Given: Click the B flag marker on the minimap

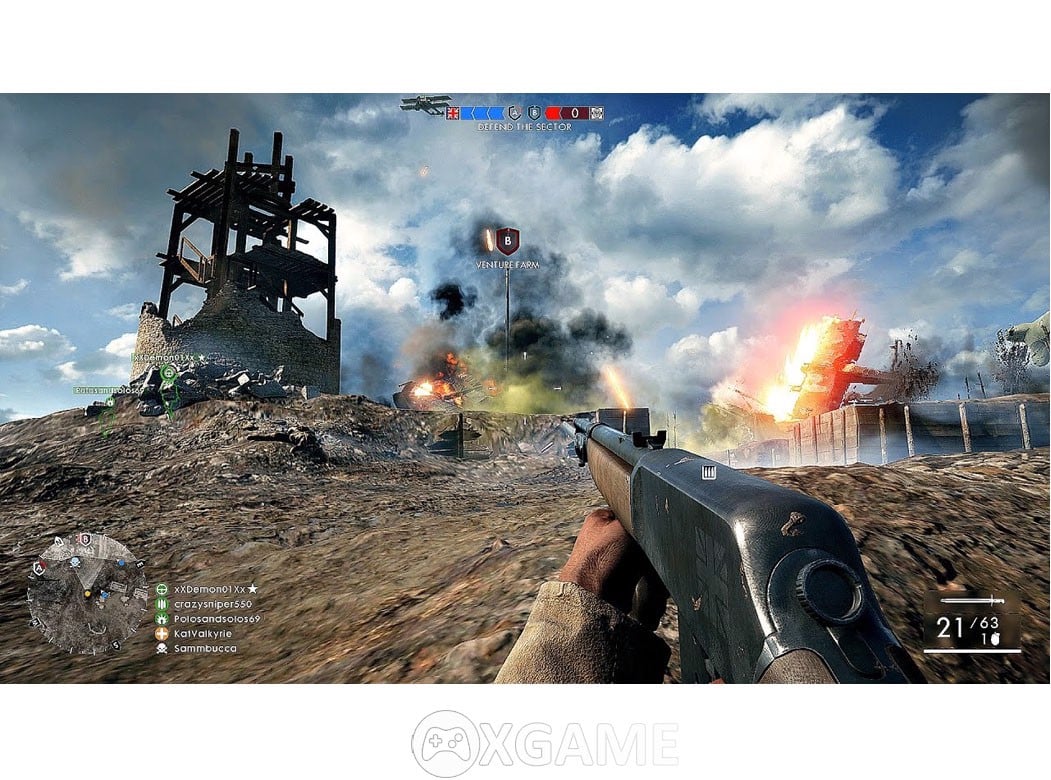Looking at the screenshot, I should click(86, 540).
